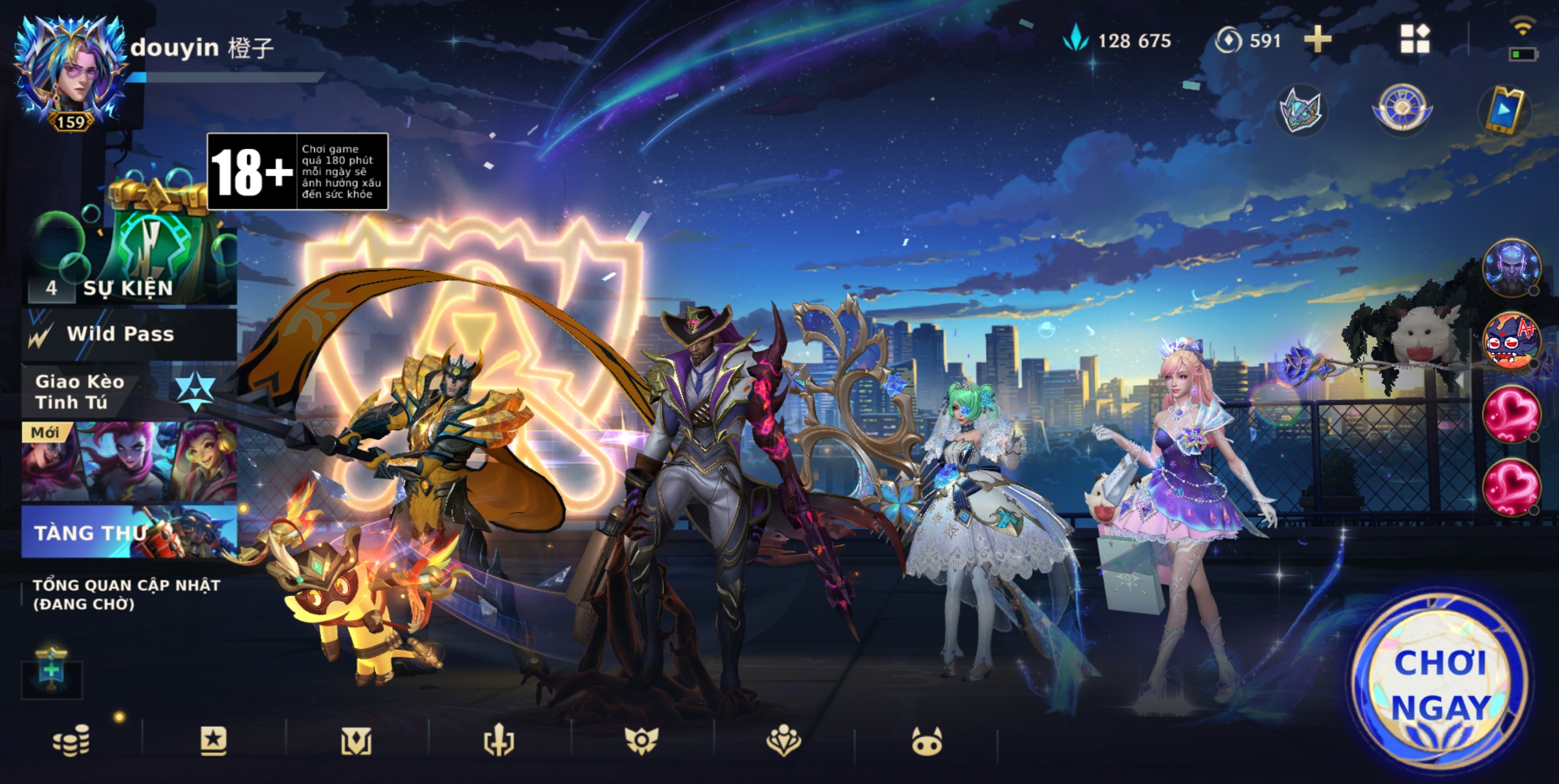
Task: Open Giao Kèo Tinh Tú banner
Action: point(121,392)
